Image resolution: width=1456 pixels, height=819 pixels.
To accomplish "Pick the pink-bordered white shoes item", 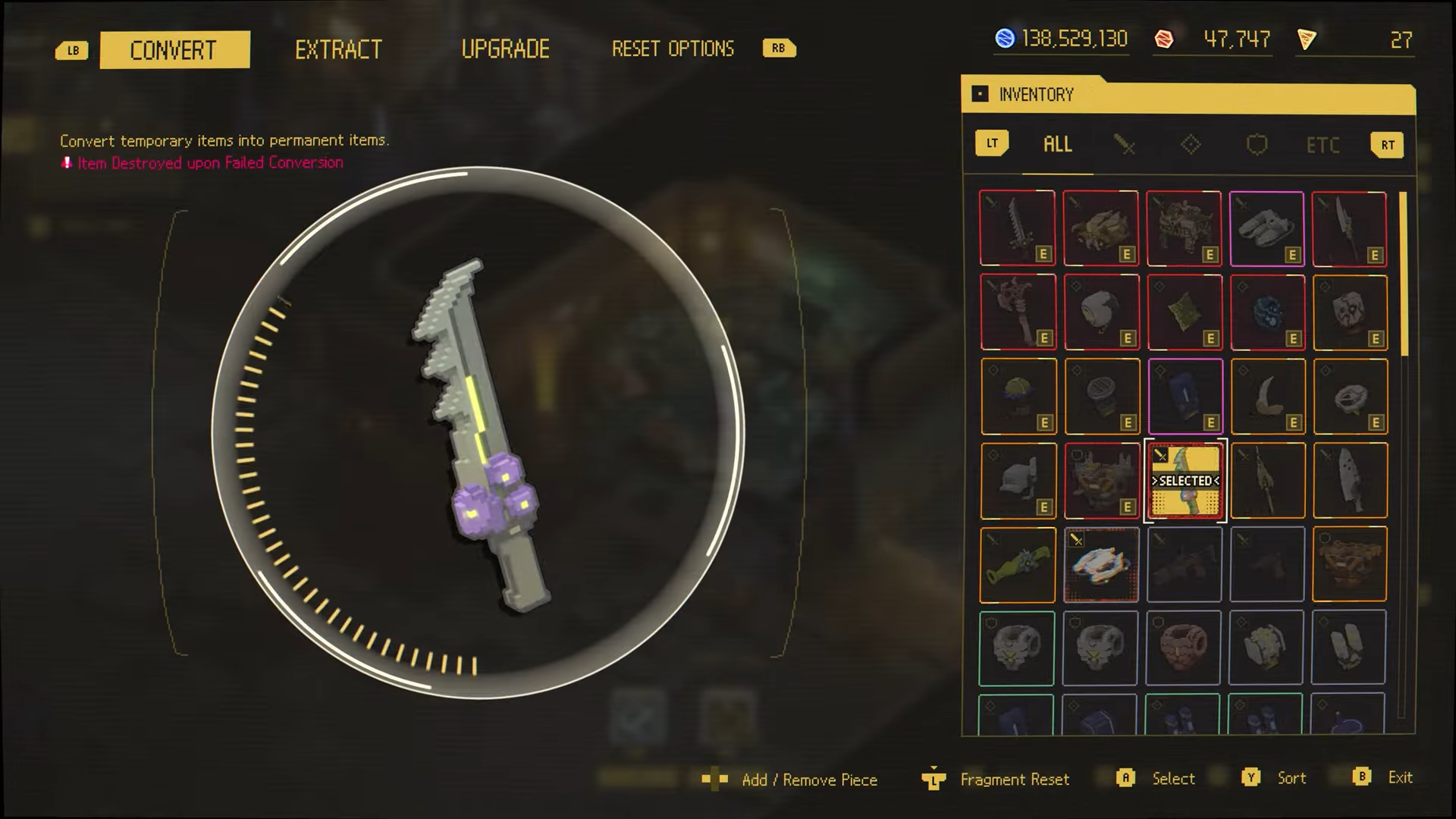I will (1266, 228).
